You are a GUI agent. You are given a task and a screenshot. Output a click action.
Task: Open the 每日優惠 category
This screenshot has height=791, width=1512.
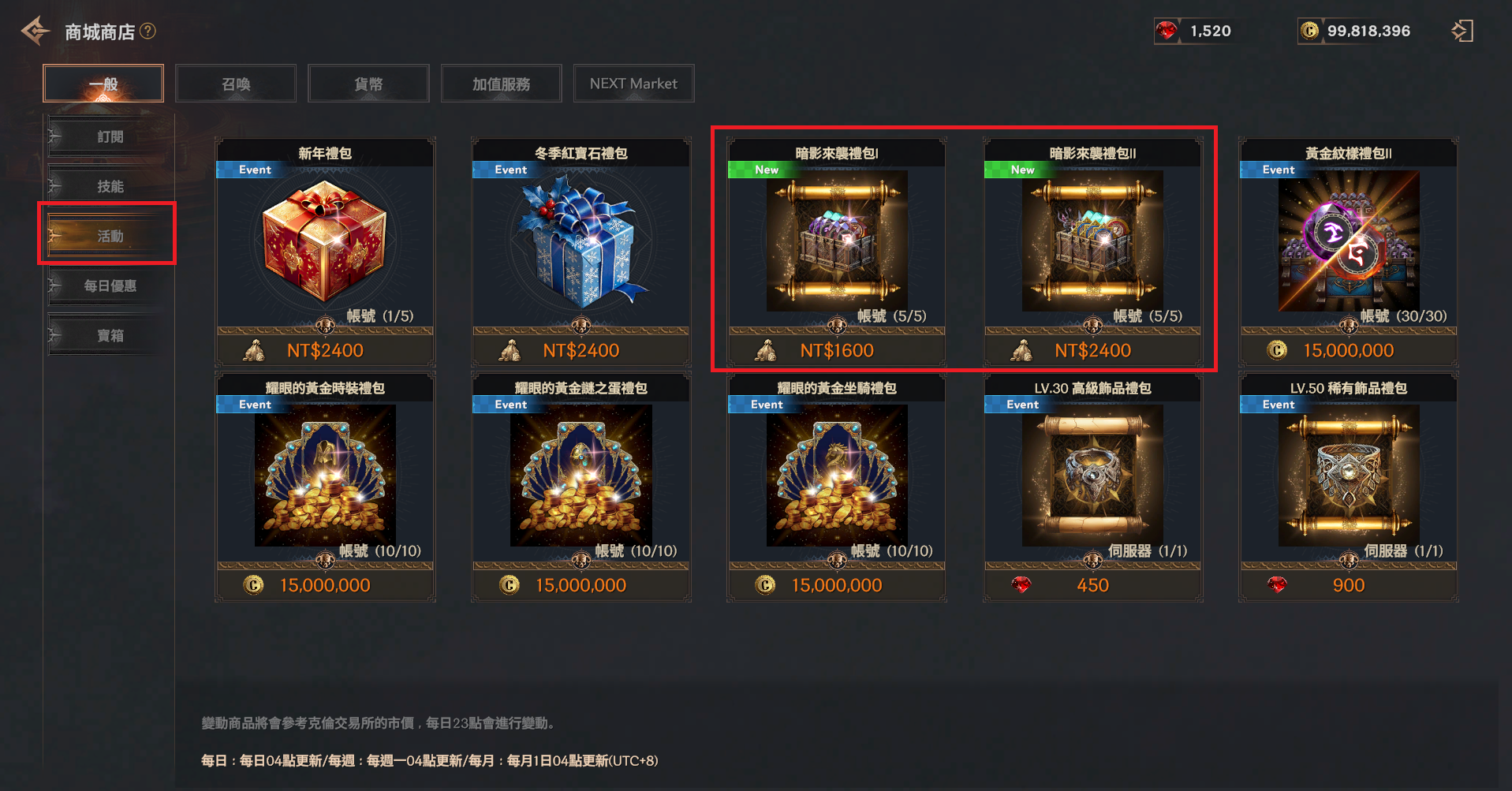[x=110, y=285]
